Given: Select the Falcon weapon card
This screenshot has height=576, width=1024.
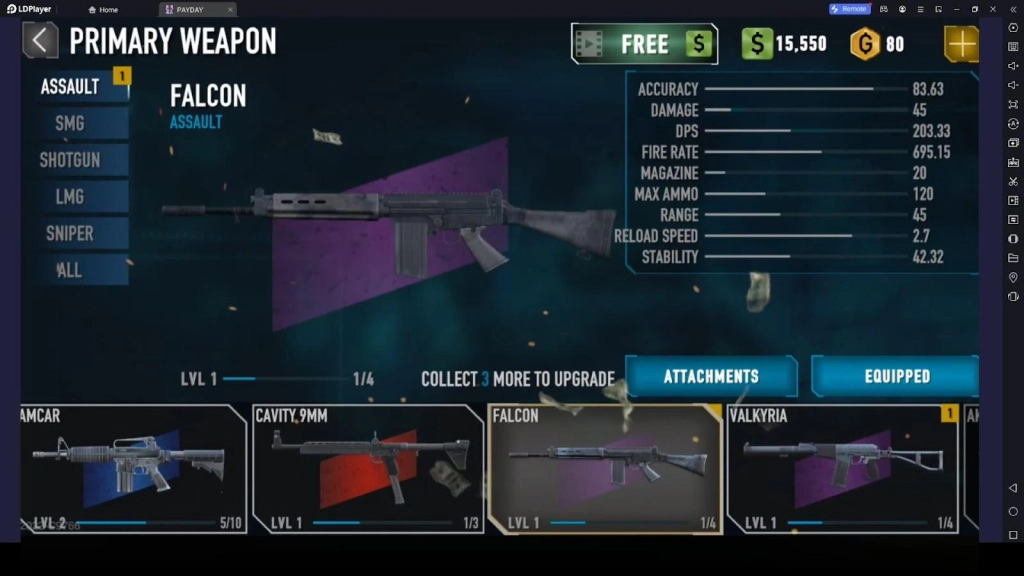Looking at the screenshot, I should 604,468.
